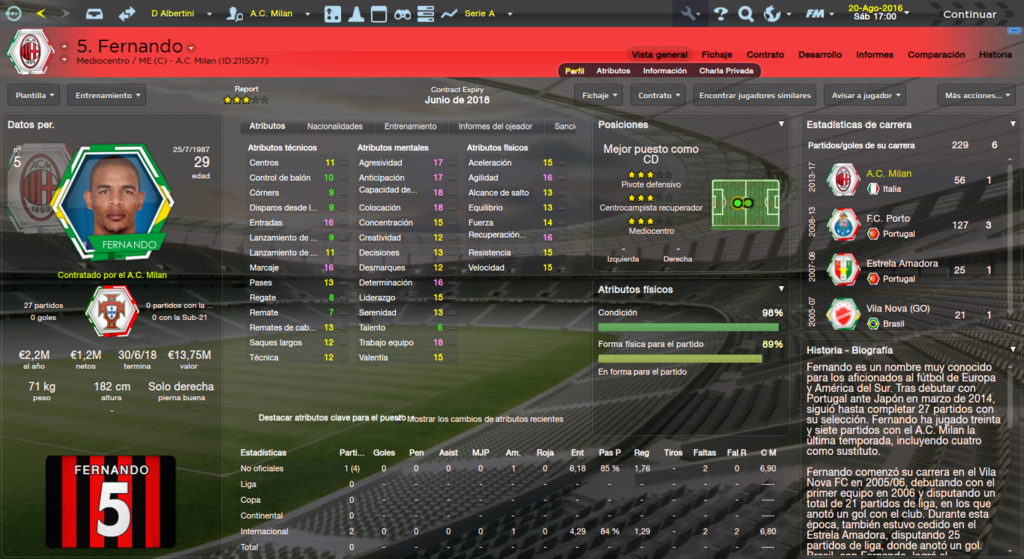Image resolution: width=1024 pixels, height=559 pixels.
Task: Select the Atributos sub-tab in red bar
Action: pos(613,71)
